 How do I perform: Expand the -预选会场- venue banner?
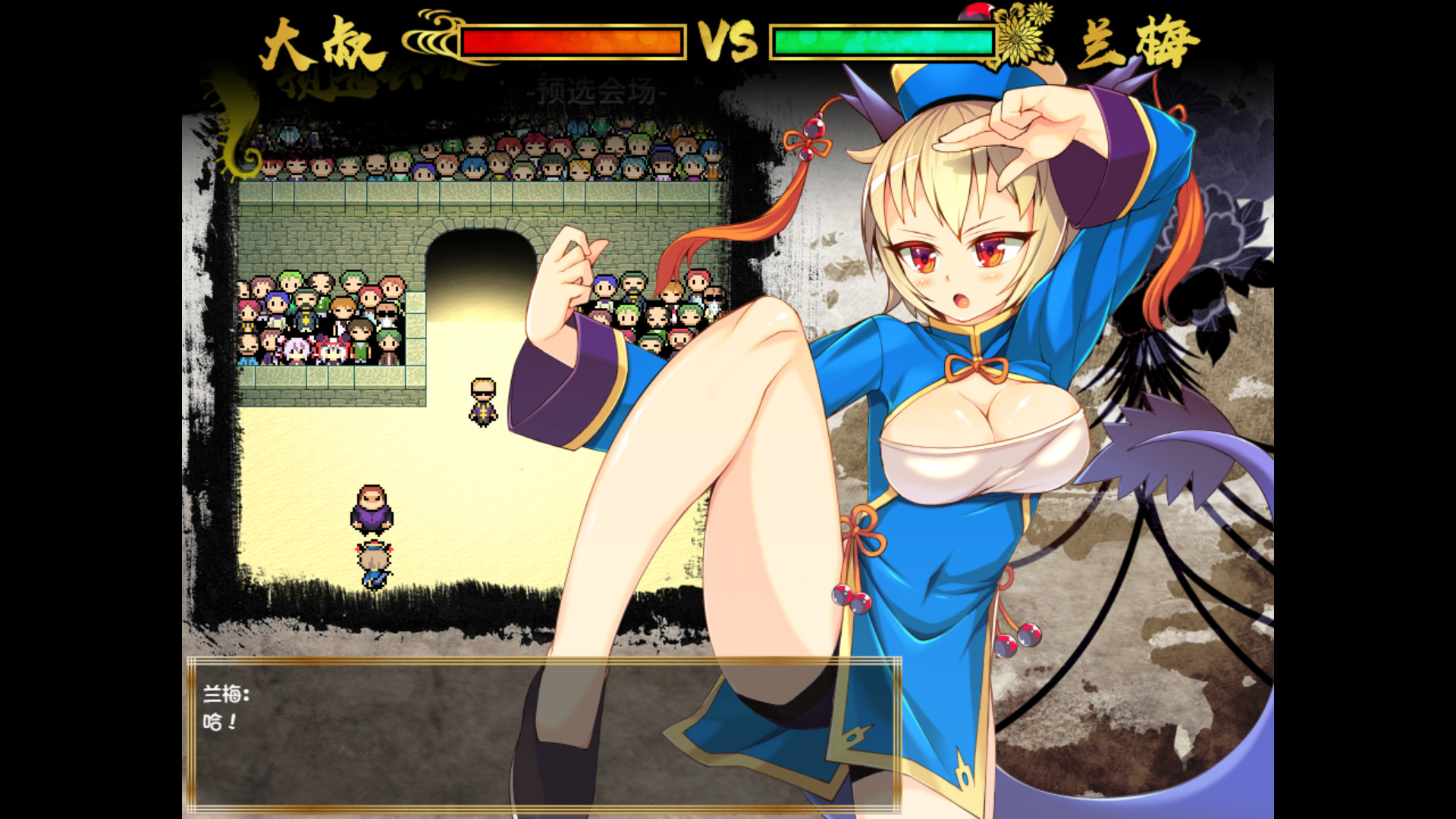[599, 89]
